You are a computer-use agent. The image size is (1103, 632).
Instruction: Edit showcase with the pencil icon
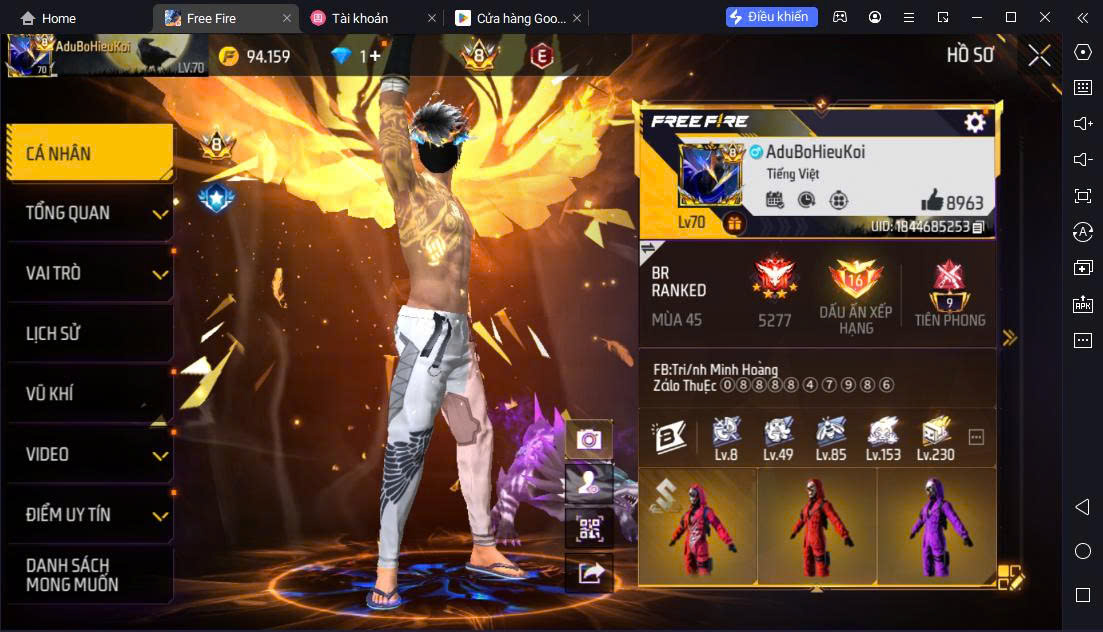pos(1010,577)
